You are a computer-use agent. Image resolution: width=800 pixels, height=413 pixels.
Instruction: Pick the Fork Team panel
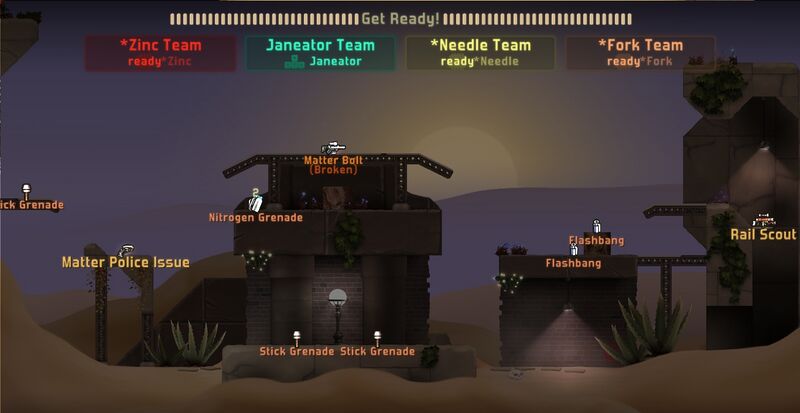pos(640,53)
